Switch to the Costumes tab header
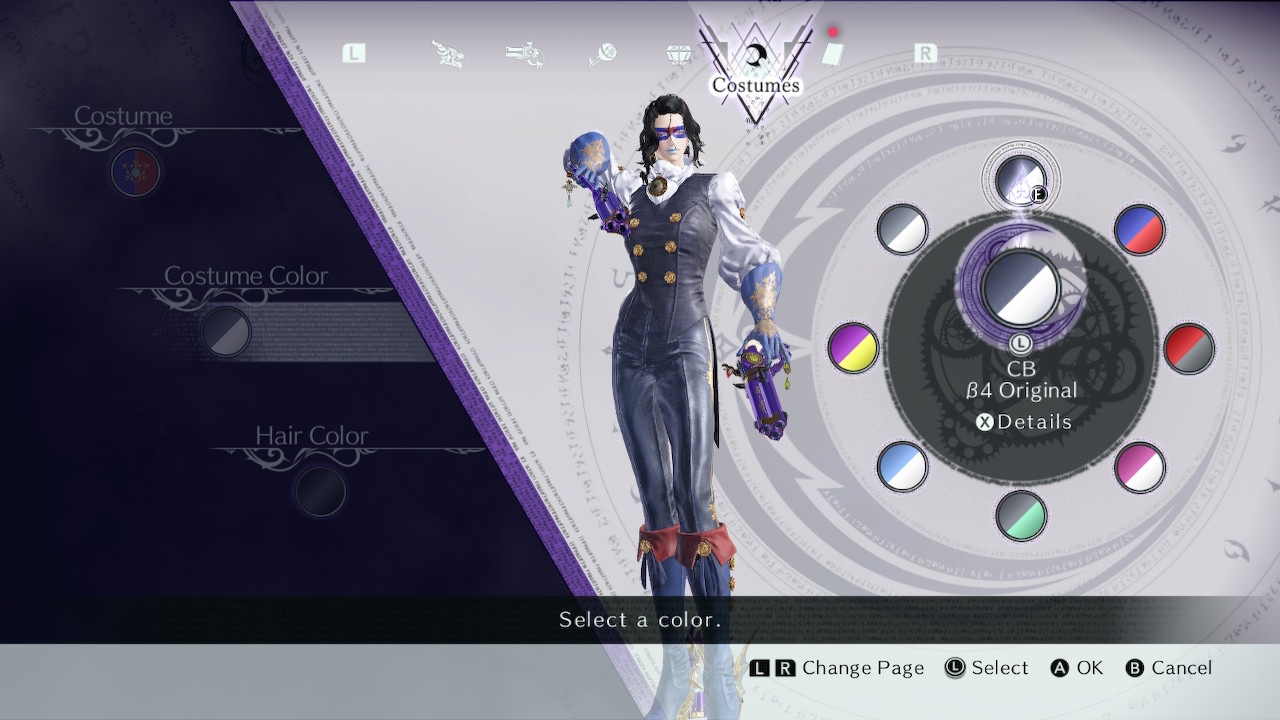 (x=755, y=85)
